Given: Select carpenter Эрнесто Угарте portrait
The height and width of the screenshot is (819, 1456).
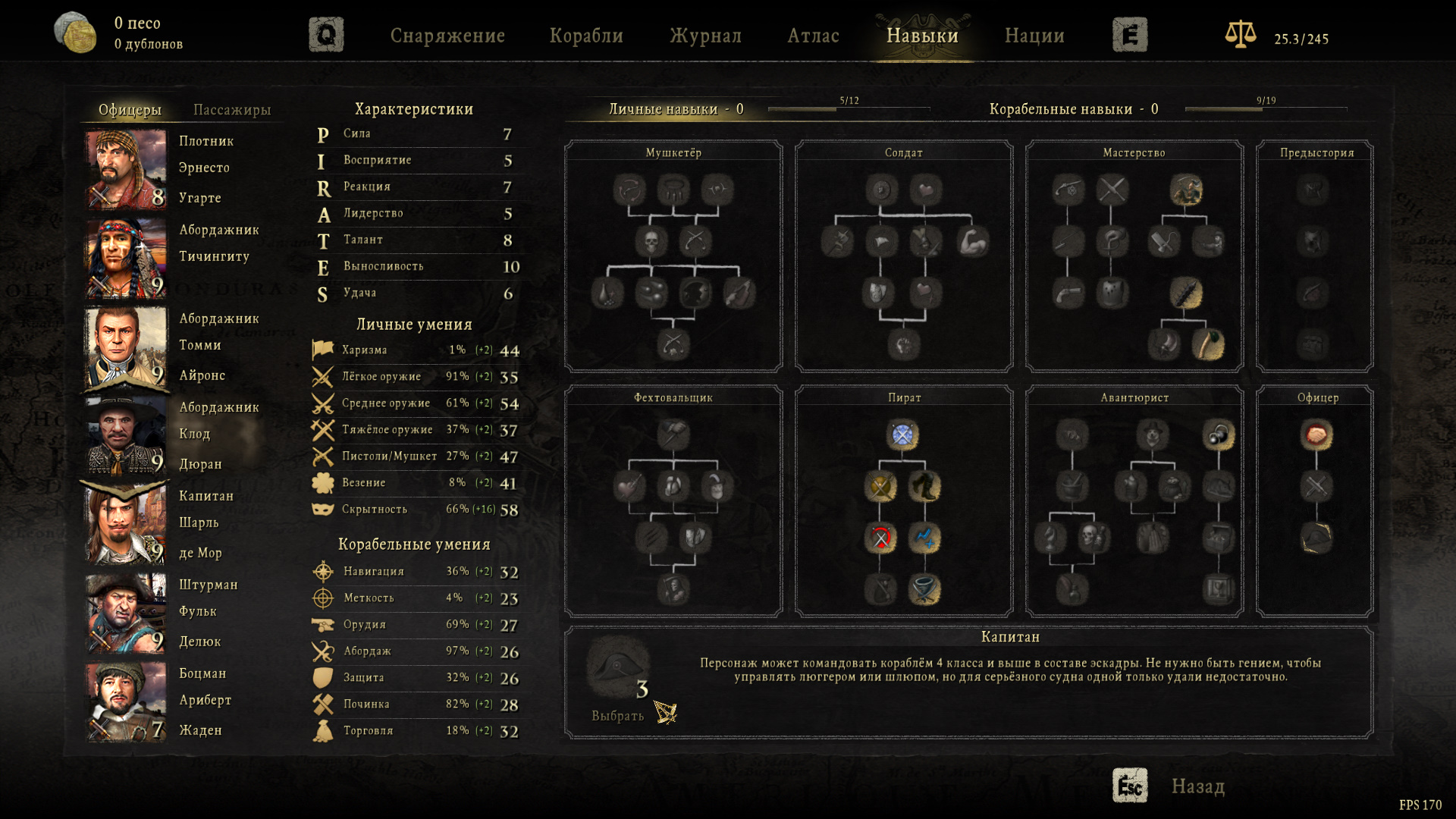Looking at the screenshot, I should pyautogui.click(x=126, y=169).
